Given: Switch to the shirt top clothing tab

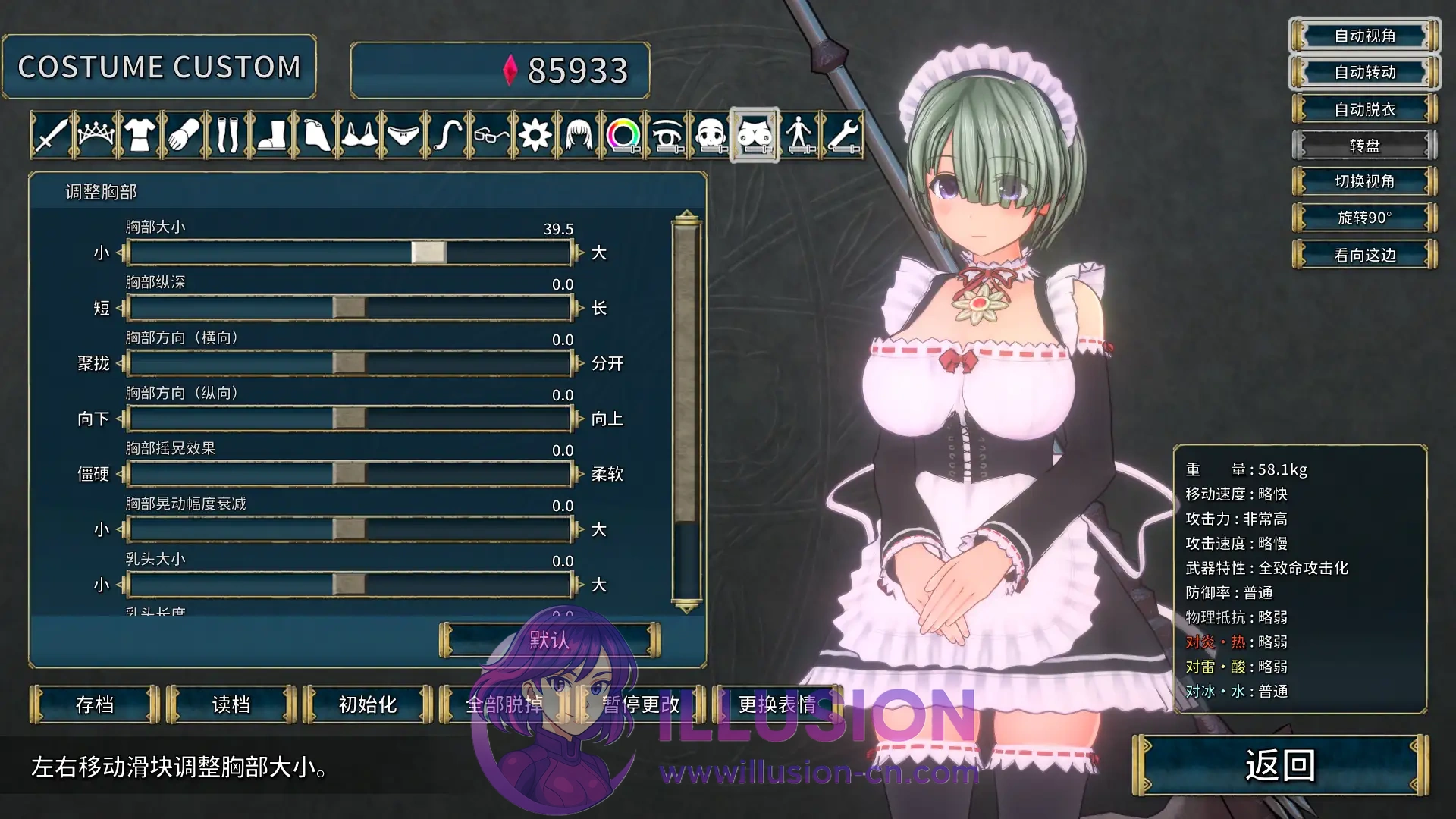Looking at the screenshot, I should point(140,136).
